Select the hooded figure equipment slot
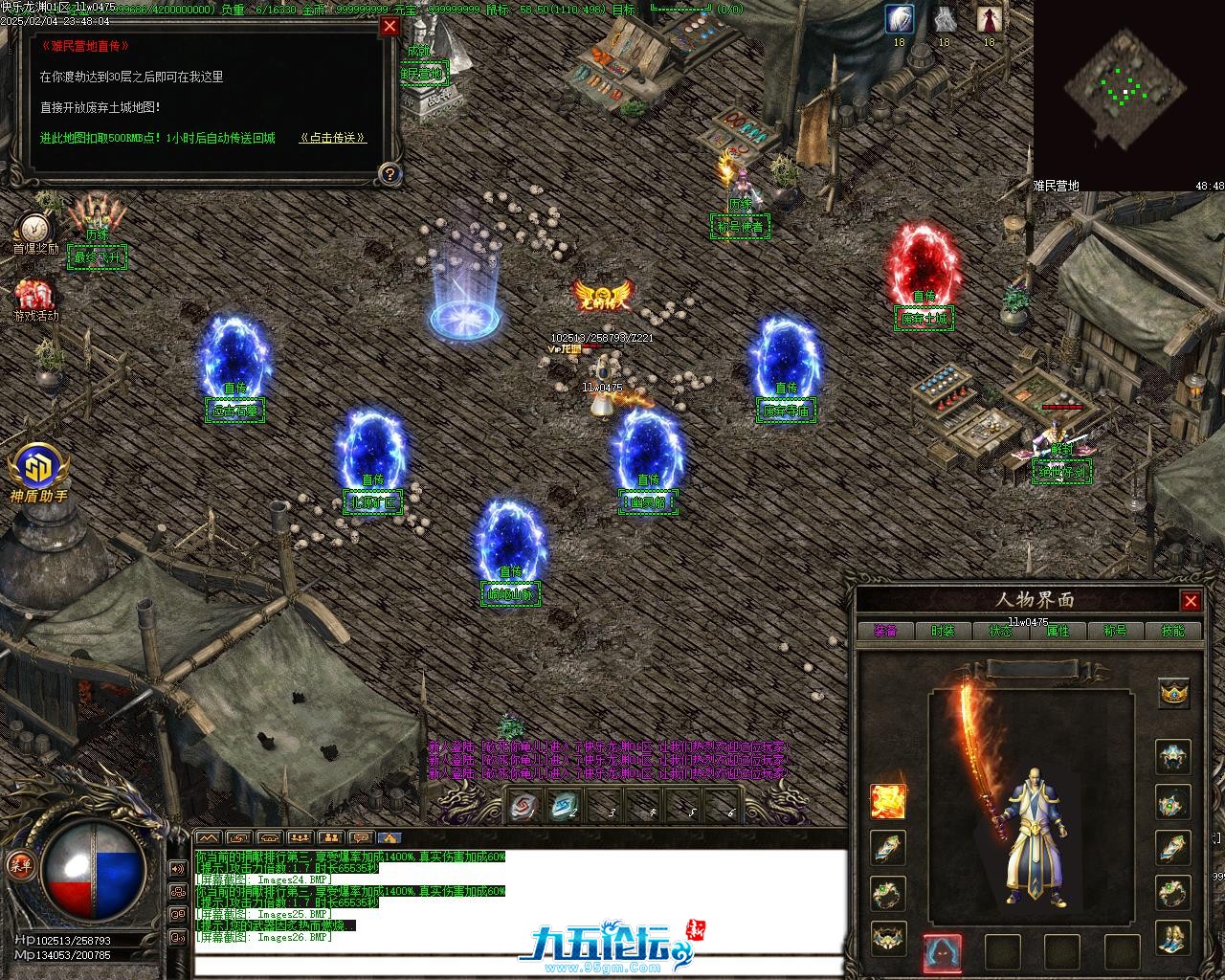This screenshot has width=1225, height=980. point(943,952)
